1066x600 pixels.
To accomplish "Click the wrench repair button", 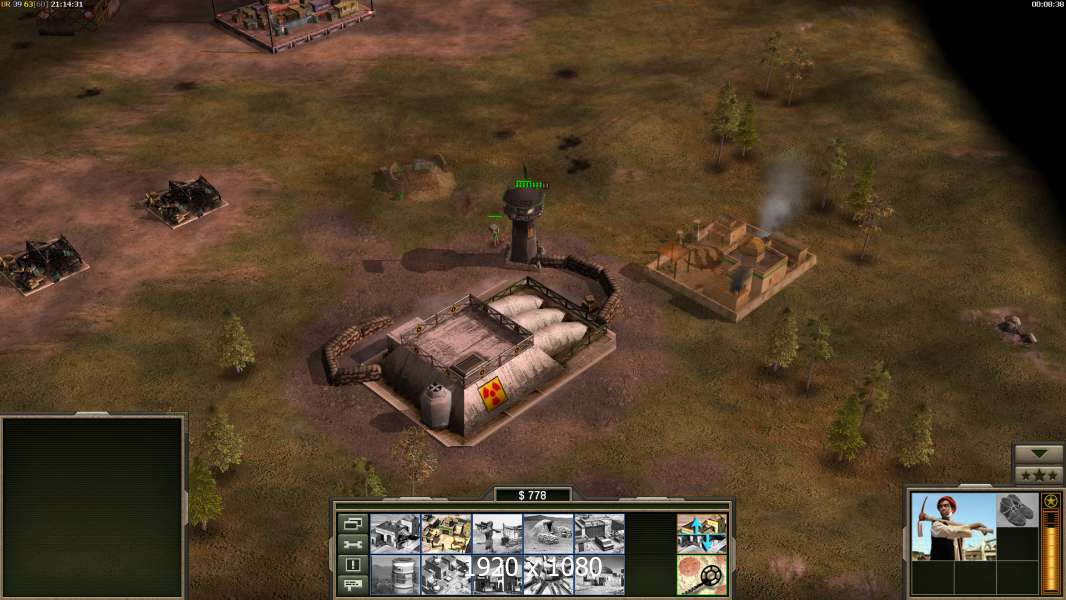I will pos(352,544).
